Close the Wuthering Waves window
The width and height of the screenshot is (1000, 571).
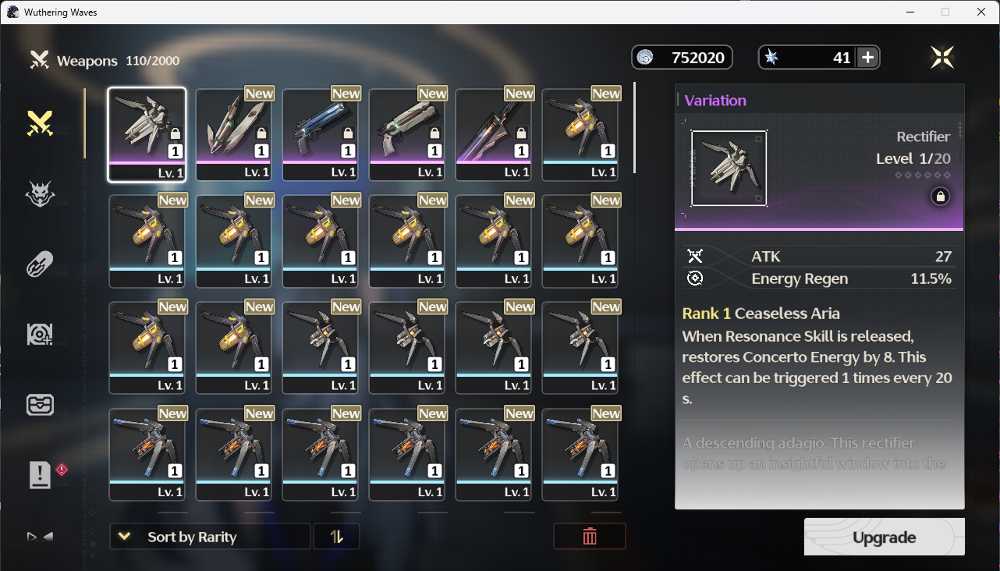point(981,12)
